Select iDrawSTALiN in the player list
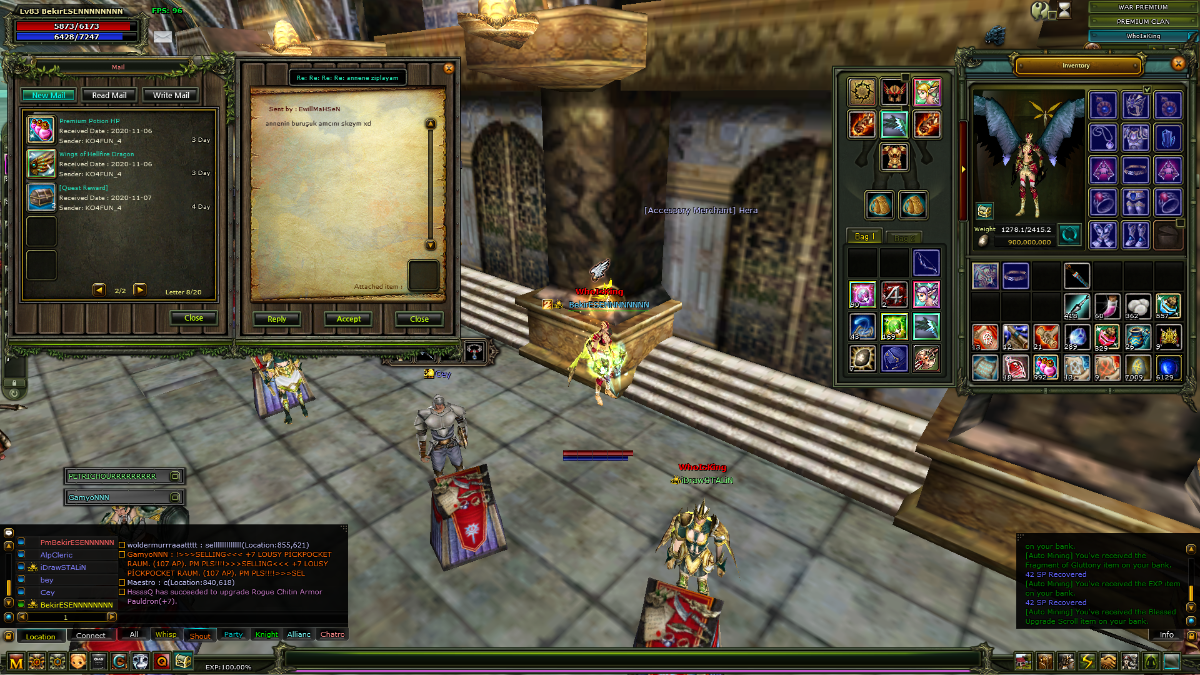This screenshot has width=1200, height=675. click(64, 567)
